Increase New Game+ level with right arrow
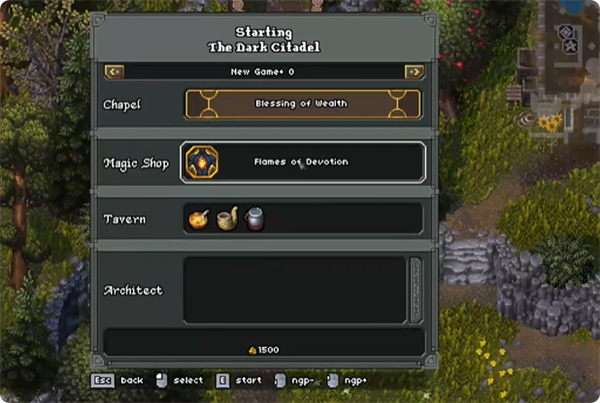 tap(413, 72)
